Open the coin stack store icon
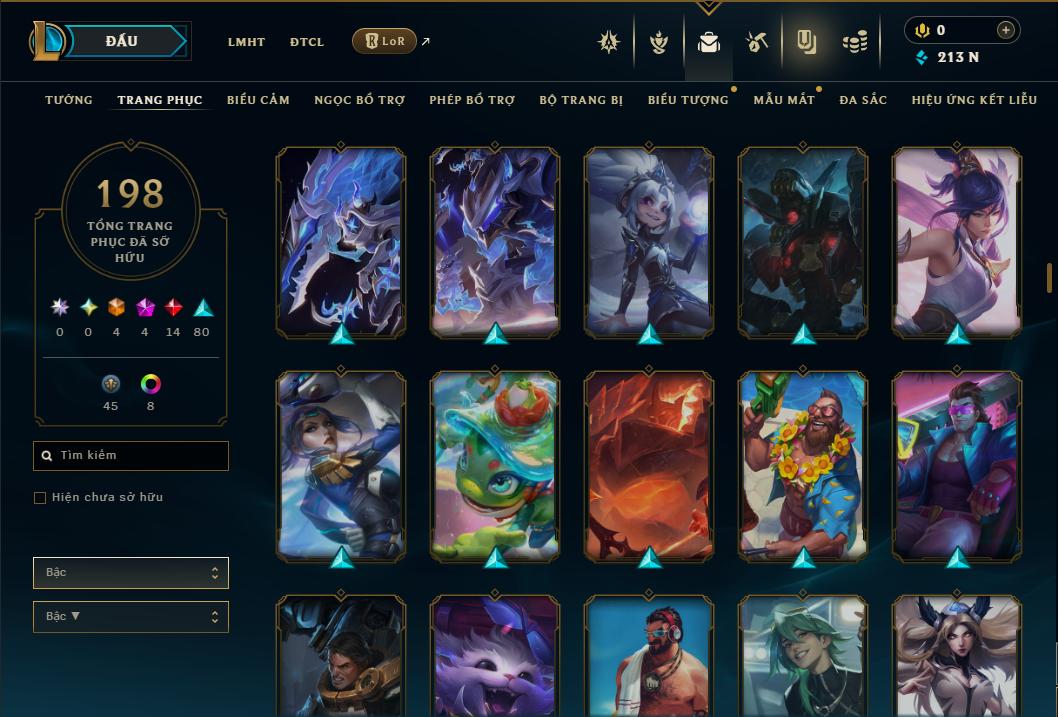The image size is (1058, 717). (x=854, y=42)
